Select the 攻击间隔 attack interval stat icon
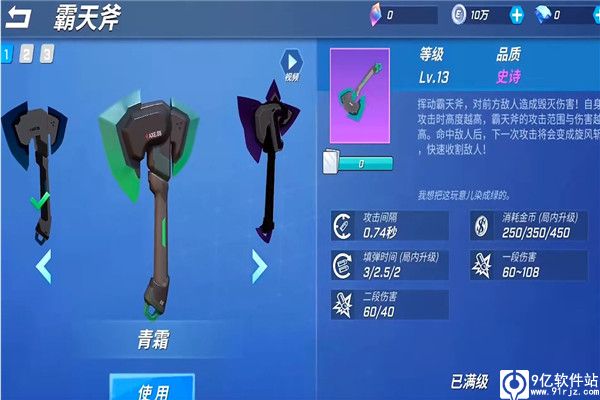The width and height of the screenshot is (600, 400). coord(341,225)
